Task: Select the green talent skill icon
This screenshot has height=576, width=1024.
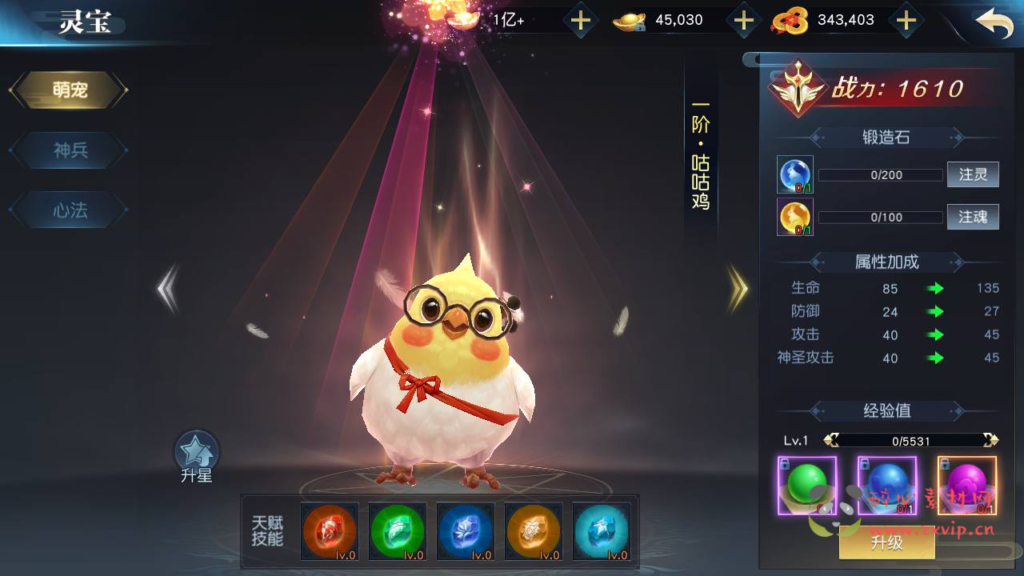Action: pos(397,530)
